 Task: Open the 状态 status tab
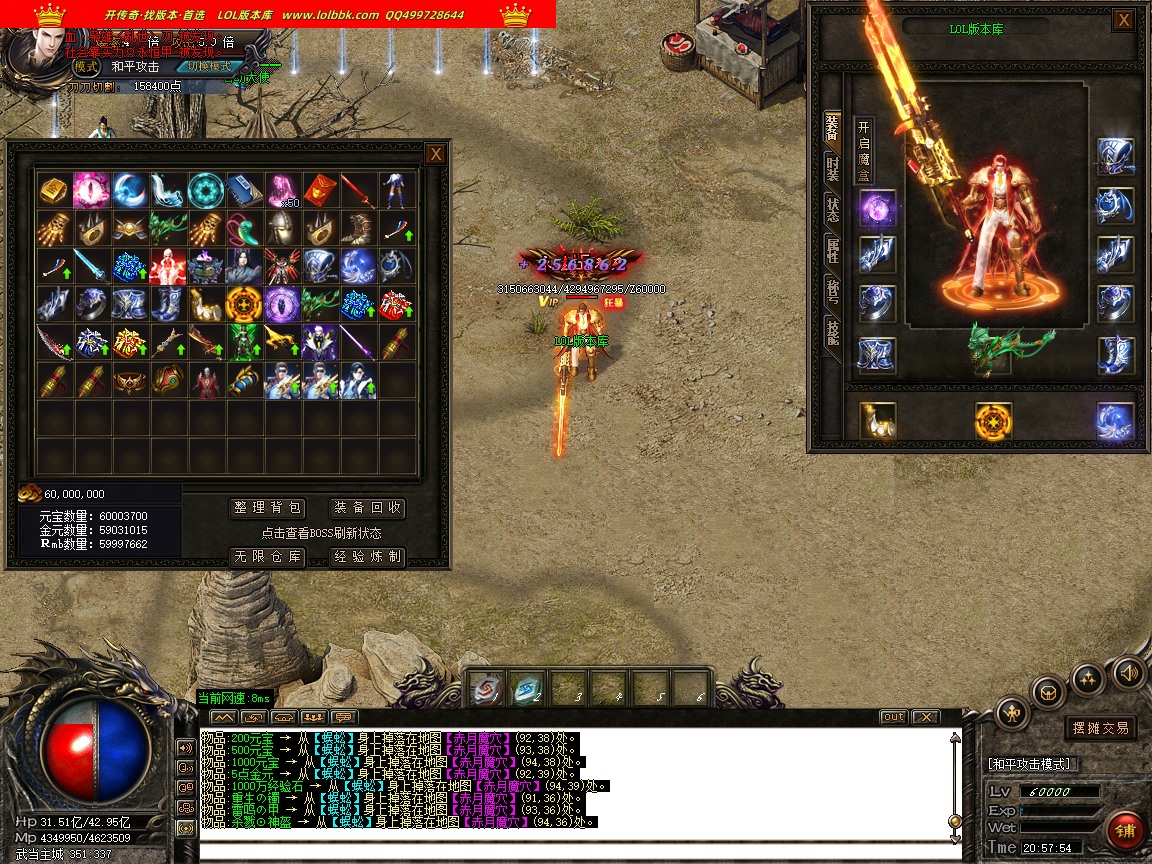pos(832,210)
